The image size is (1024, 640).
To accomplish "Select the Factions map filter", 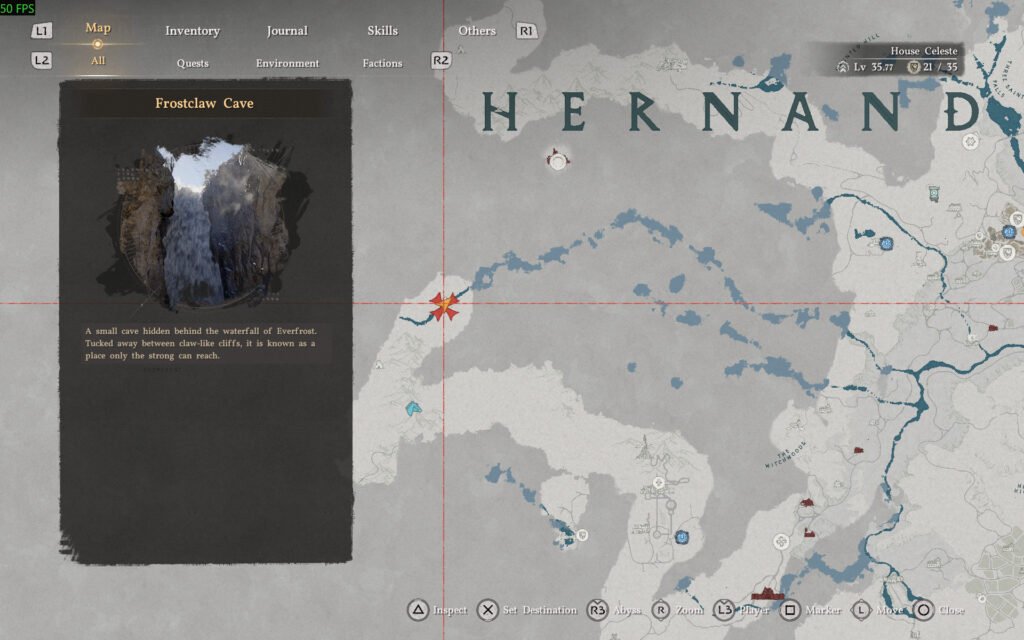I will [382, 63].
